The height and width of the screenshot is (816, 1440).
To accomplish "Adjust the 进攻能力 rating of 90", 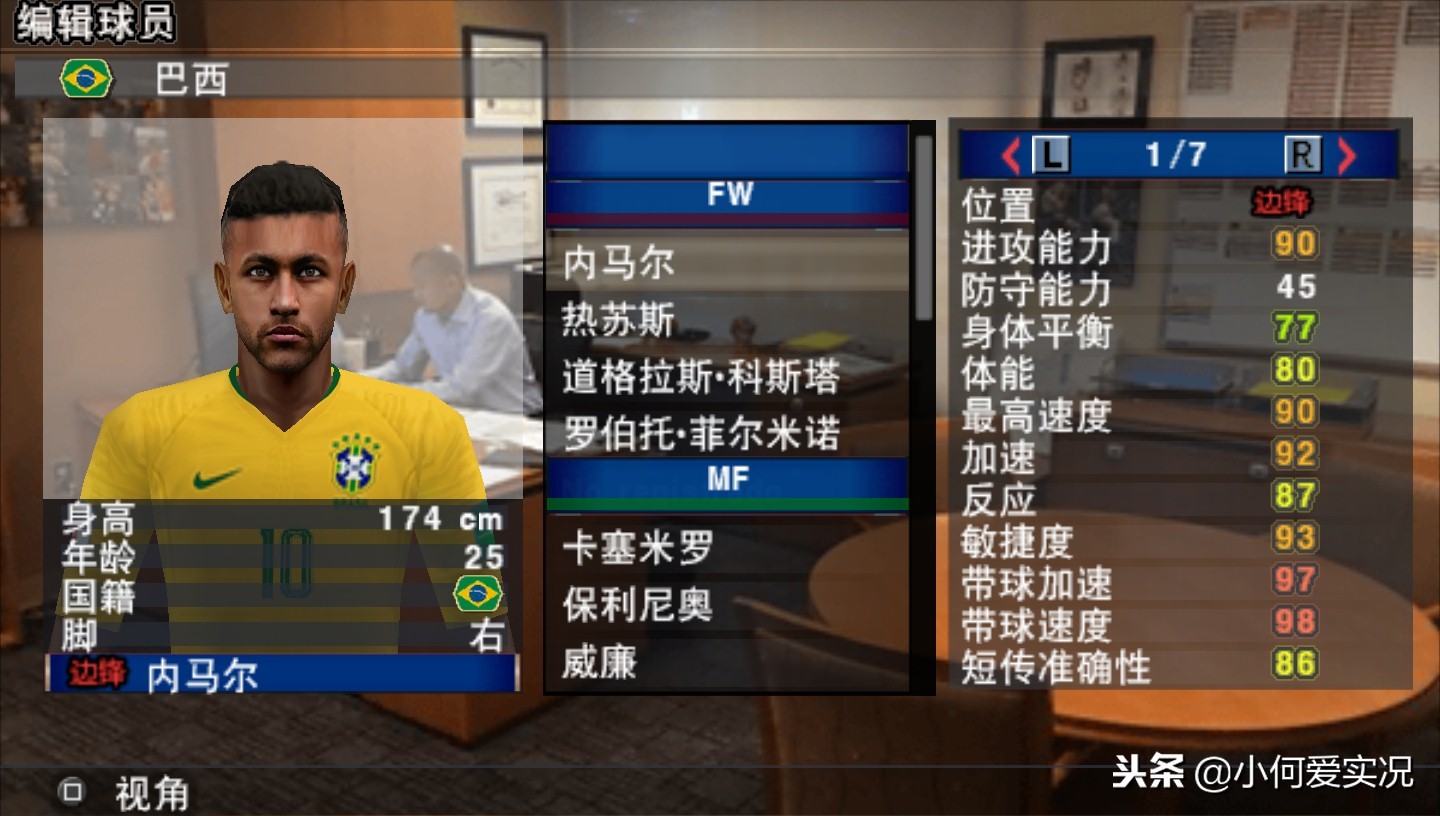I will coord(1293,243).
